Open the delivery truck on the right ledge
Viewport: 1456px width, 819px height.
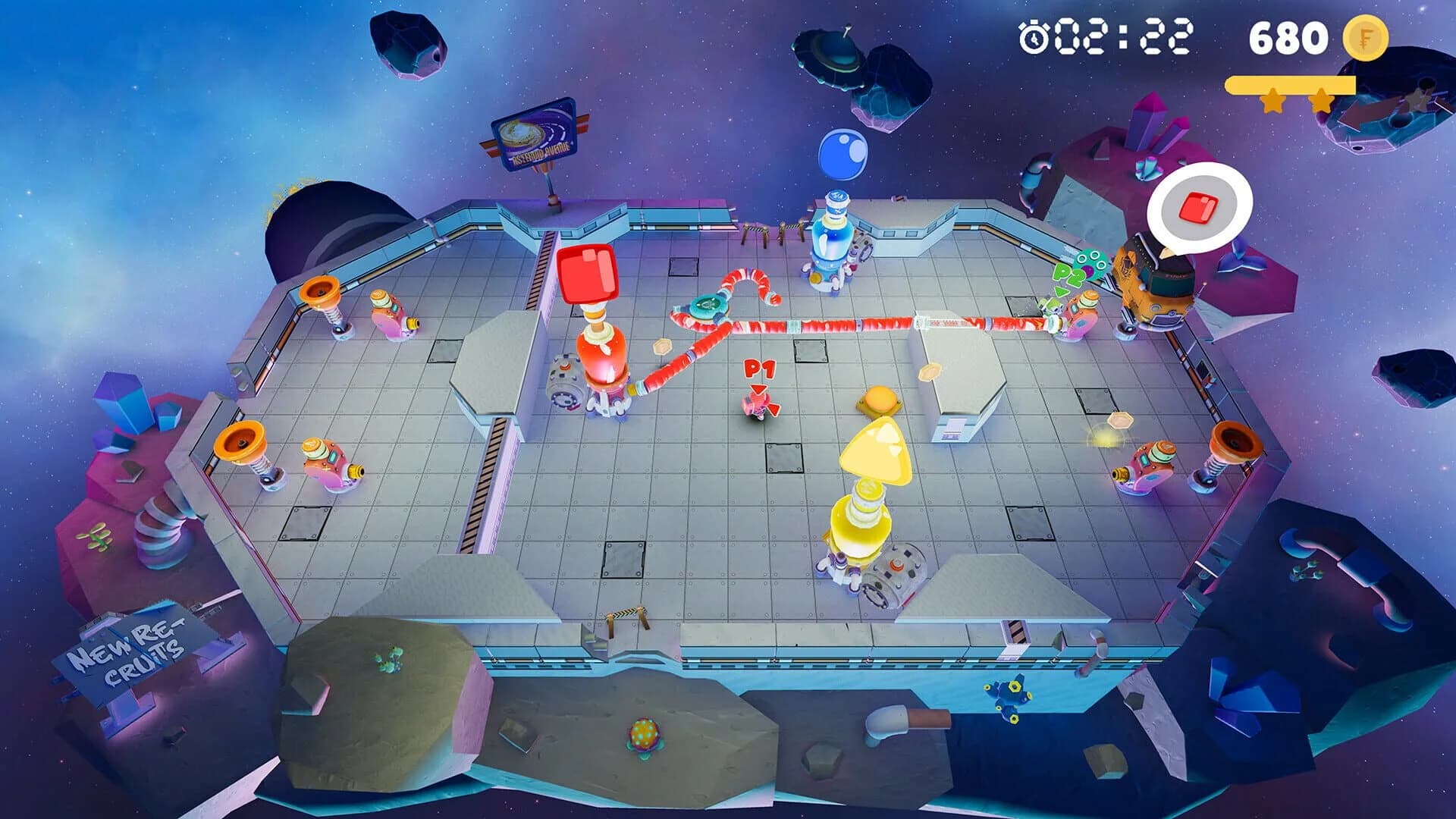(x=1153, y=281)
